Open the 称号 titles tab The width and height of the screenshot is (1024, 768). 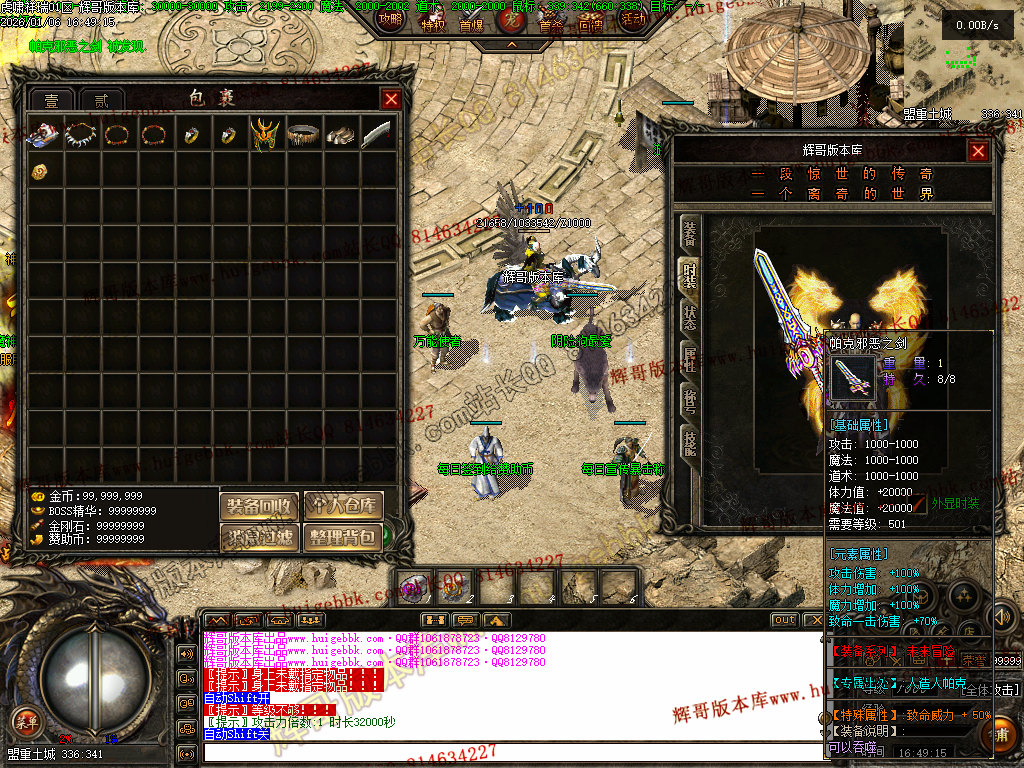[690, 399]
